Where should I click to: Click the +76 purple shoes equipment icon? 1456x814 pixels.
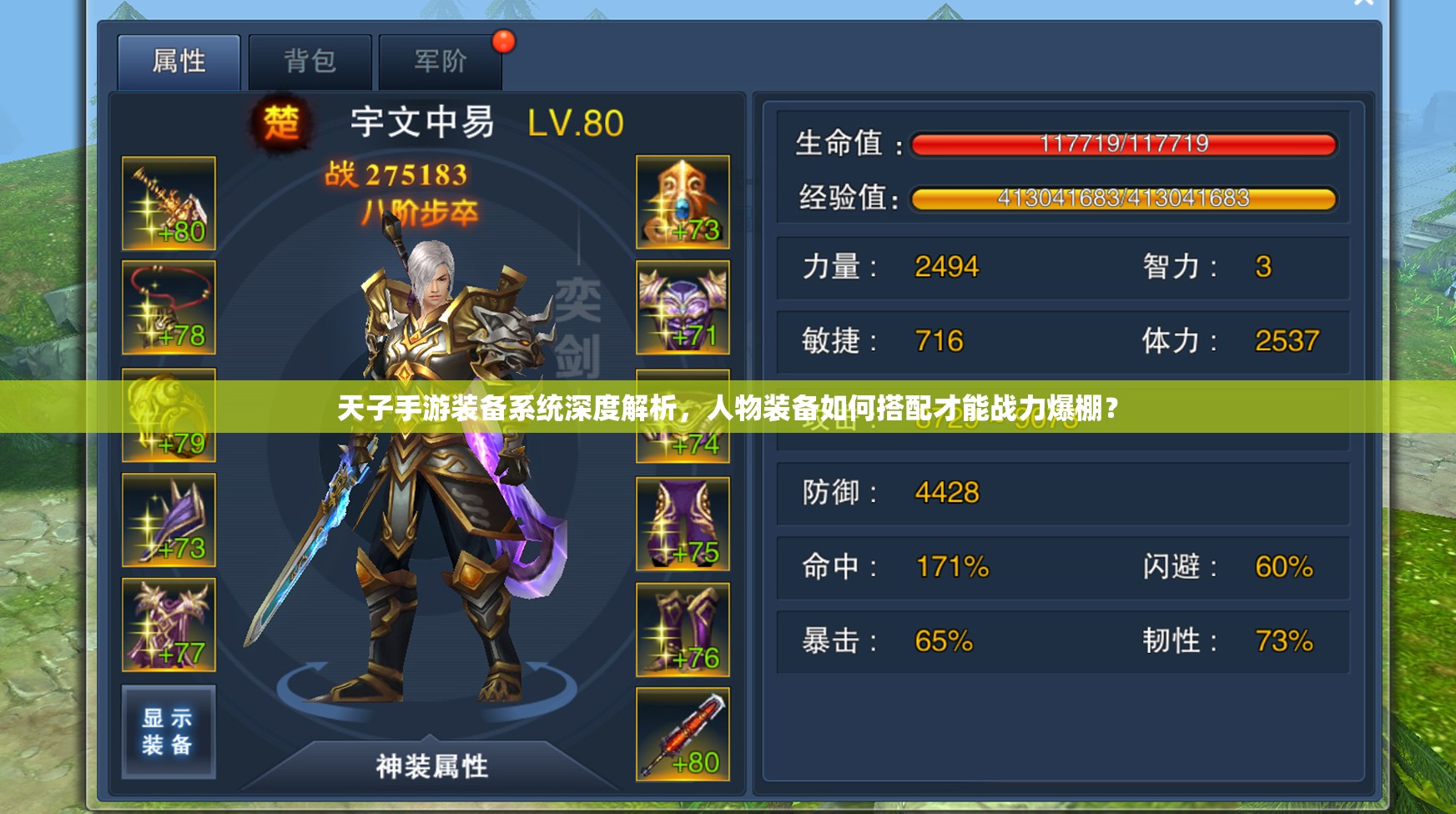pyautogui.click(x=682, y=630)
